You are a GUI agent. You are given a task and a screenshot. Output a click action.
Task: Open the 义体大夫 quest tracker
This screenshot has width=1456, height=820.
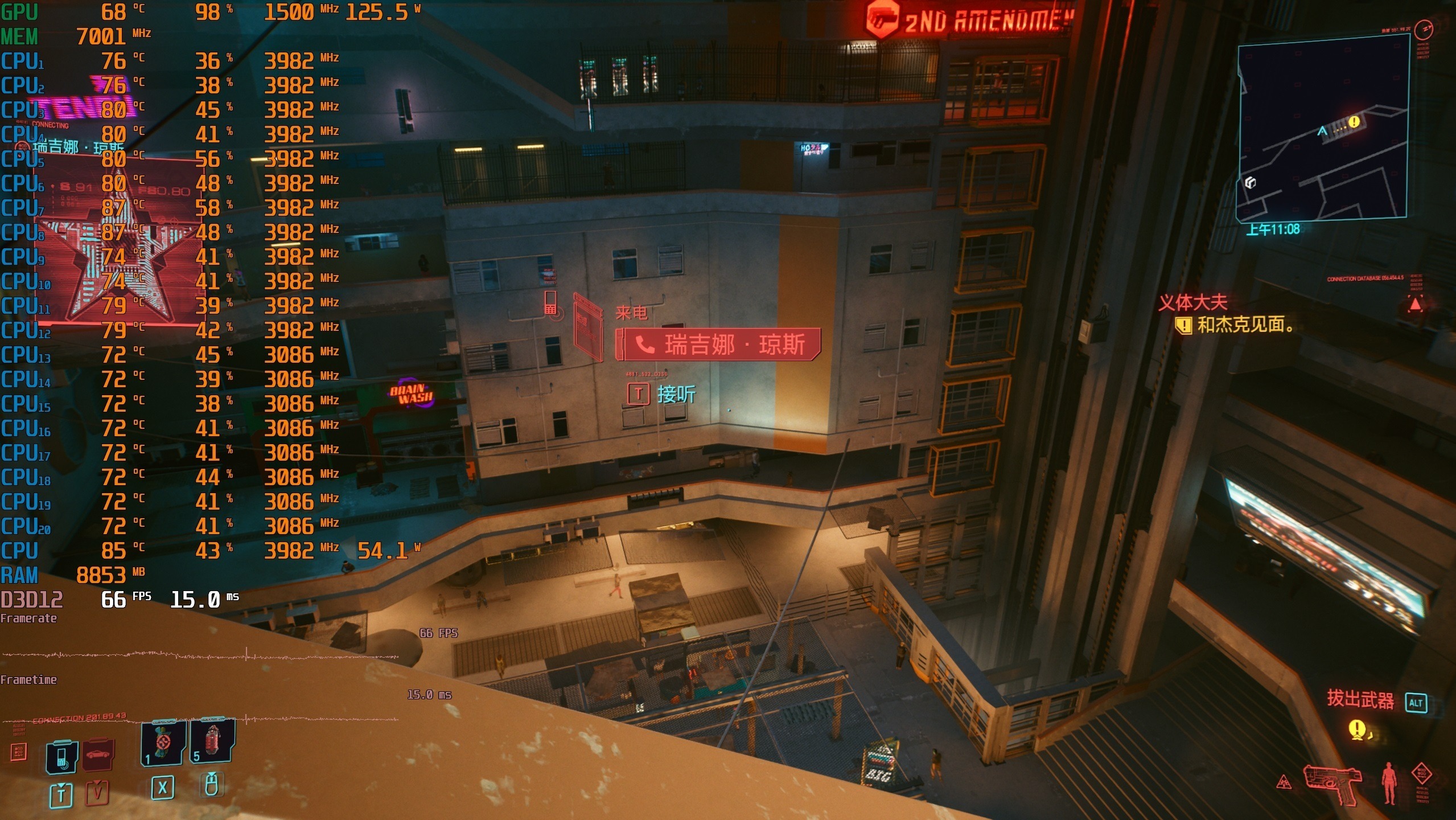tap(1192, 302)
